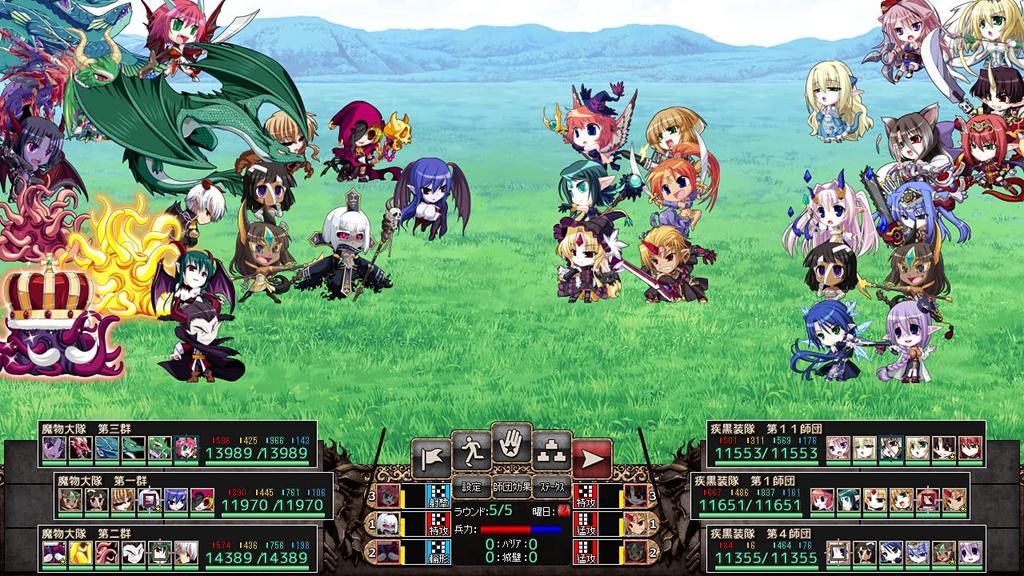This screenshot has height=576, width=1024.
Task: Select the running figure retreat button
Action: click(471, 451)
